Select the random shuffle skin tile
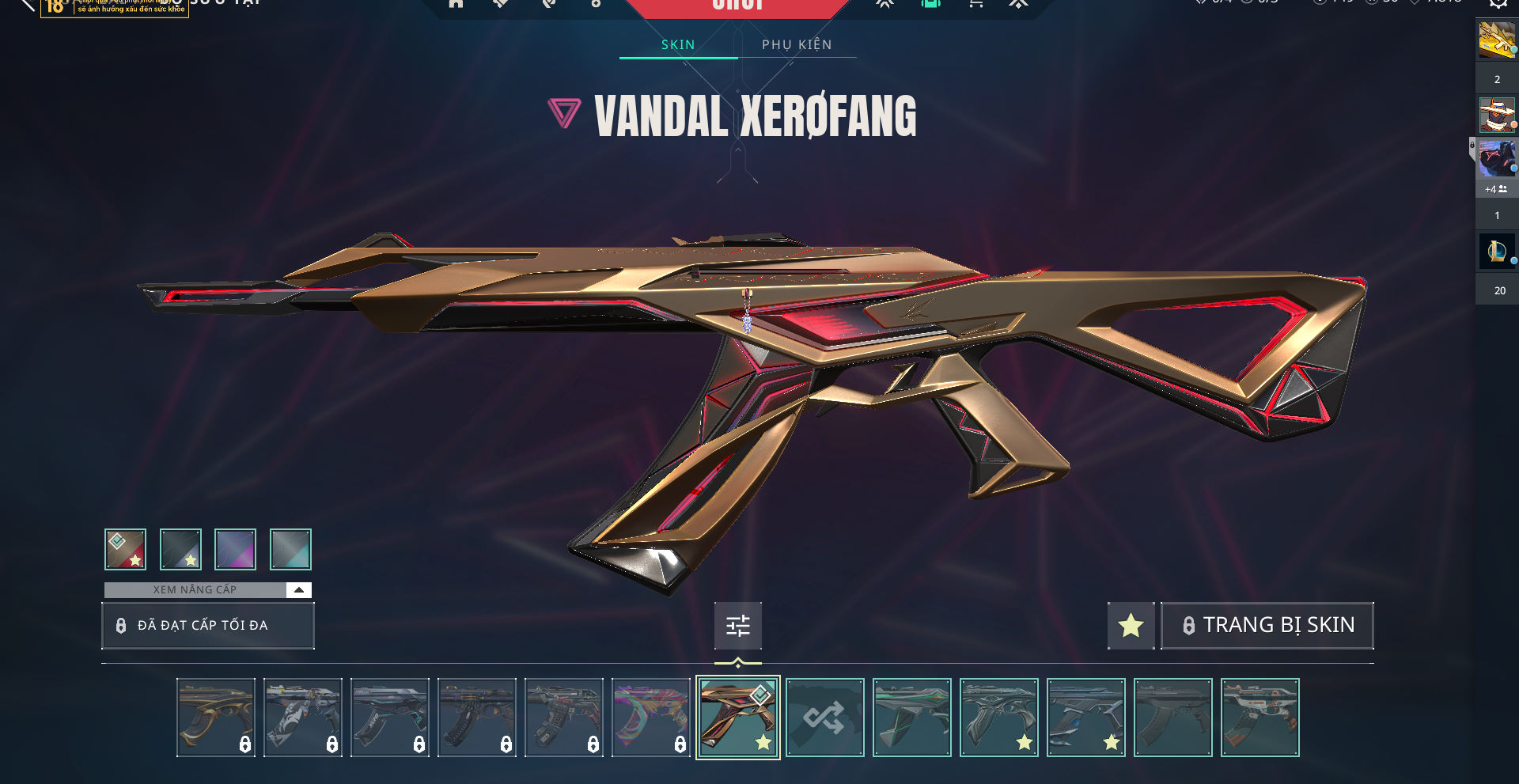The height and width of the screenshot is (784, 1519). click(x=824, y=718)
